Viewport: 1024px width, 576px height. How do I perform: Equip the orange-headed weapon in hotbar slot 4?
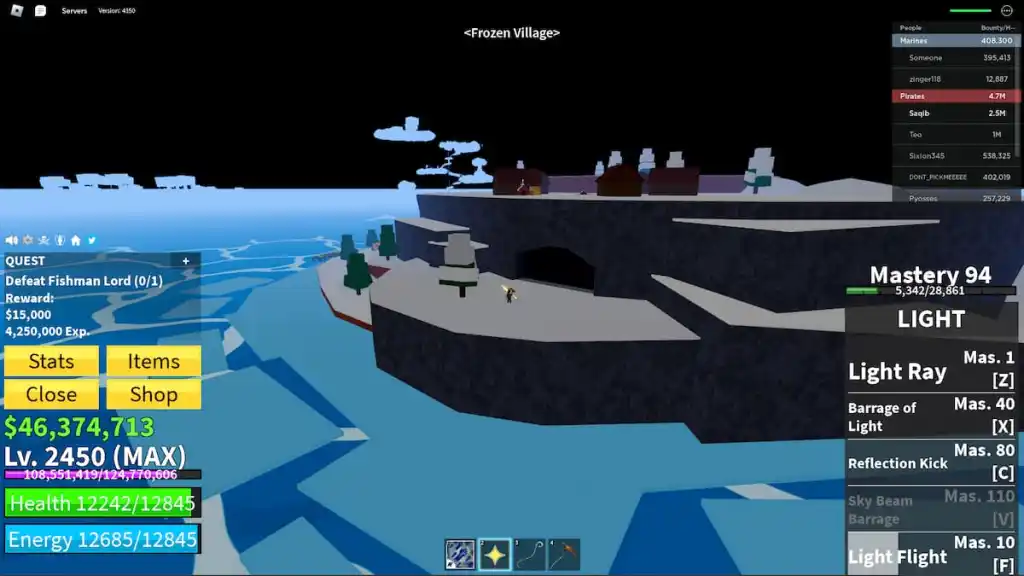coord(564,554)
